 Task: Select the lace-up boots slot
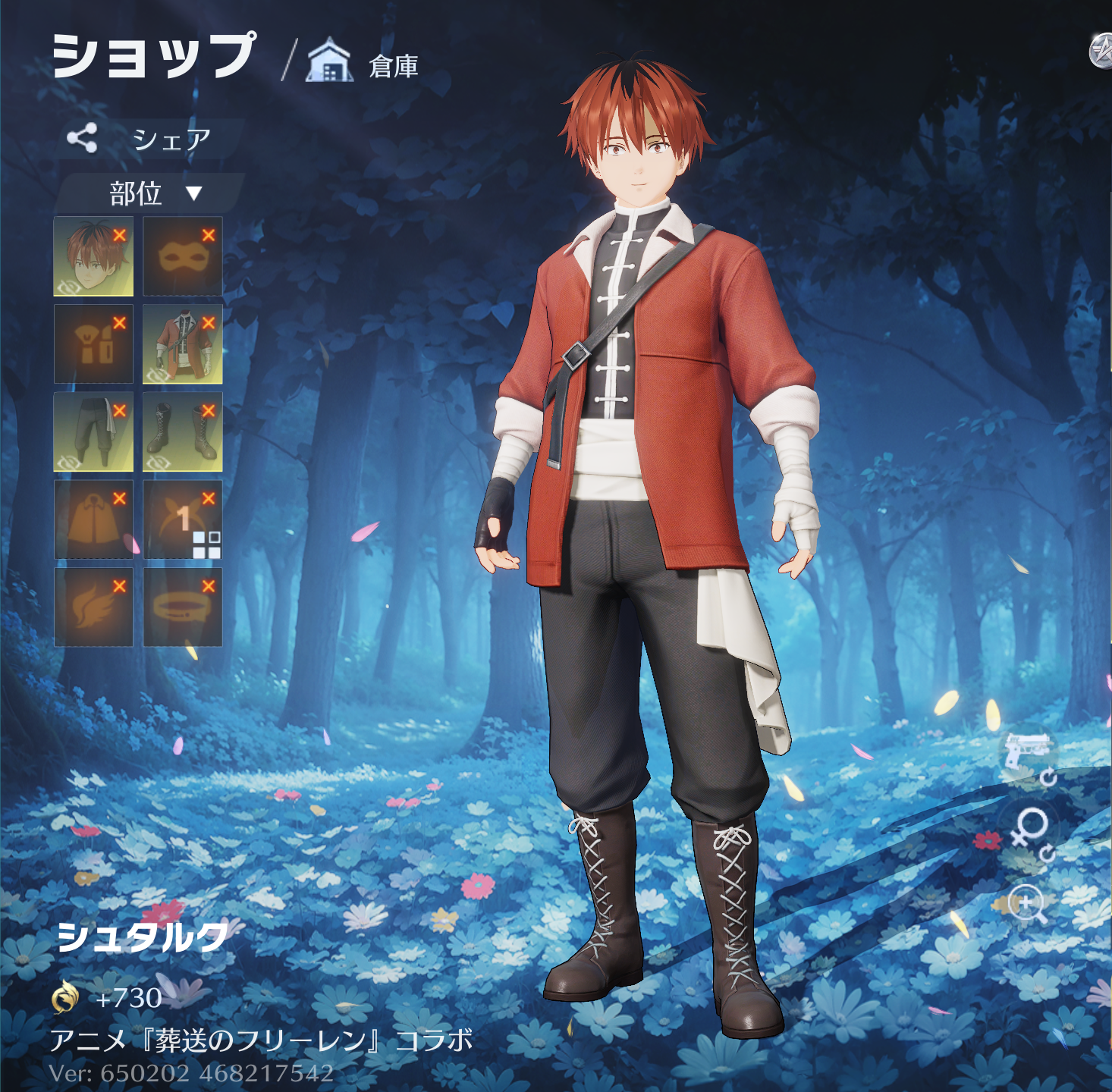point(182,431)
